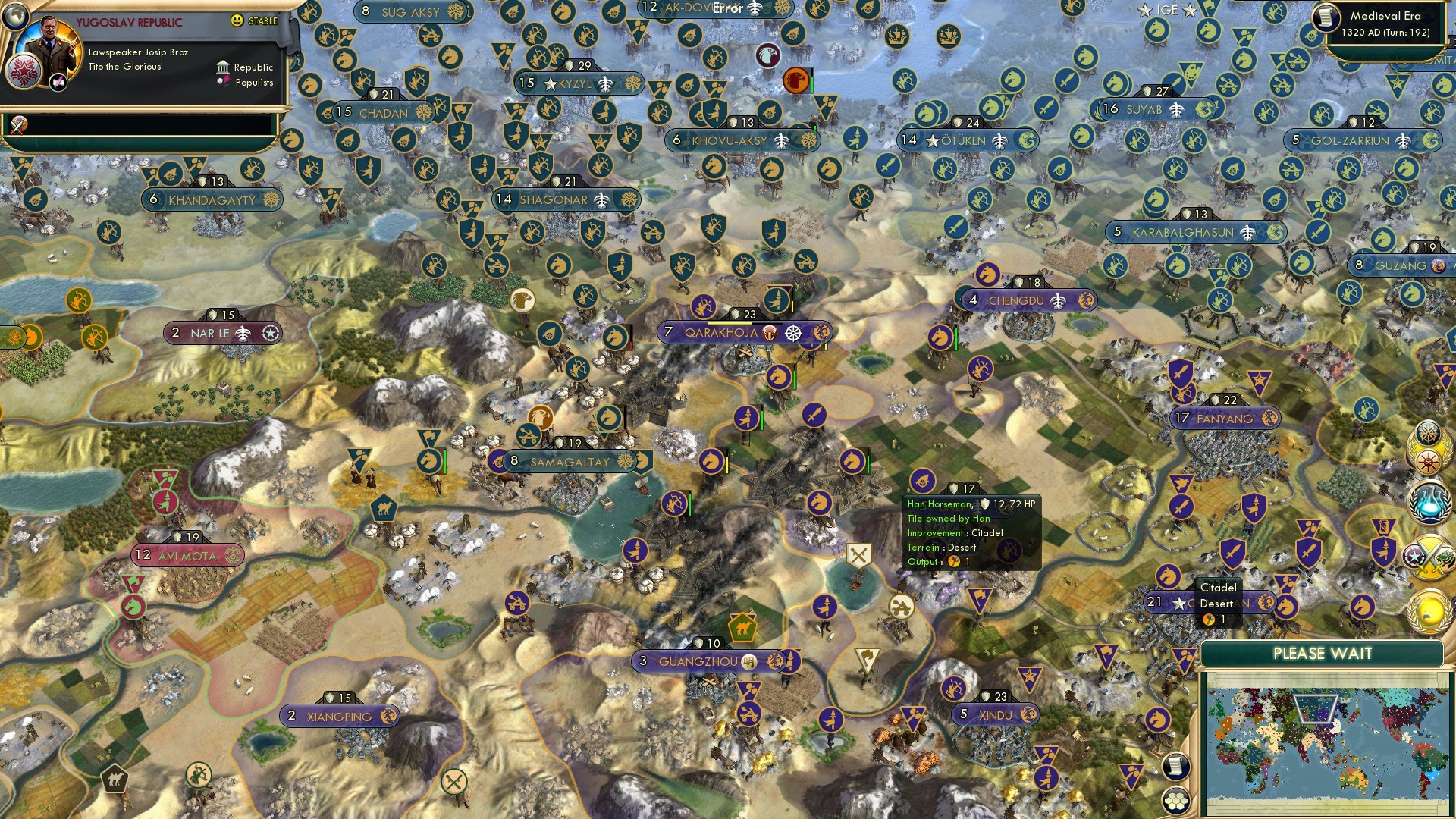Click the Republic government label
1456x819 pixels.
click(x=254, y=67)
